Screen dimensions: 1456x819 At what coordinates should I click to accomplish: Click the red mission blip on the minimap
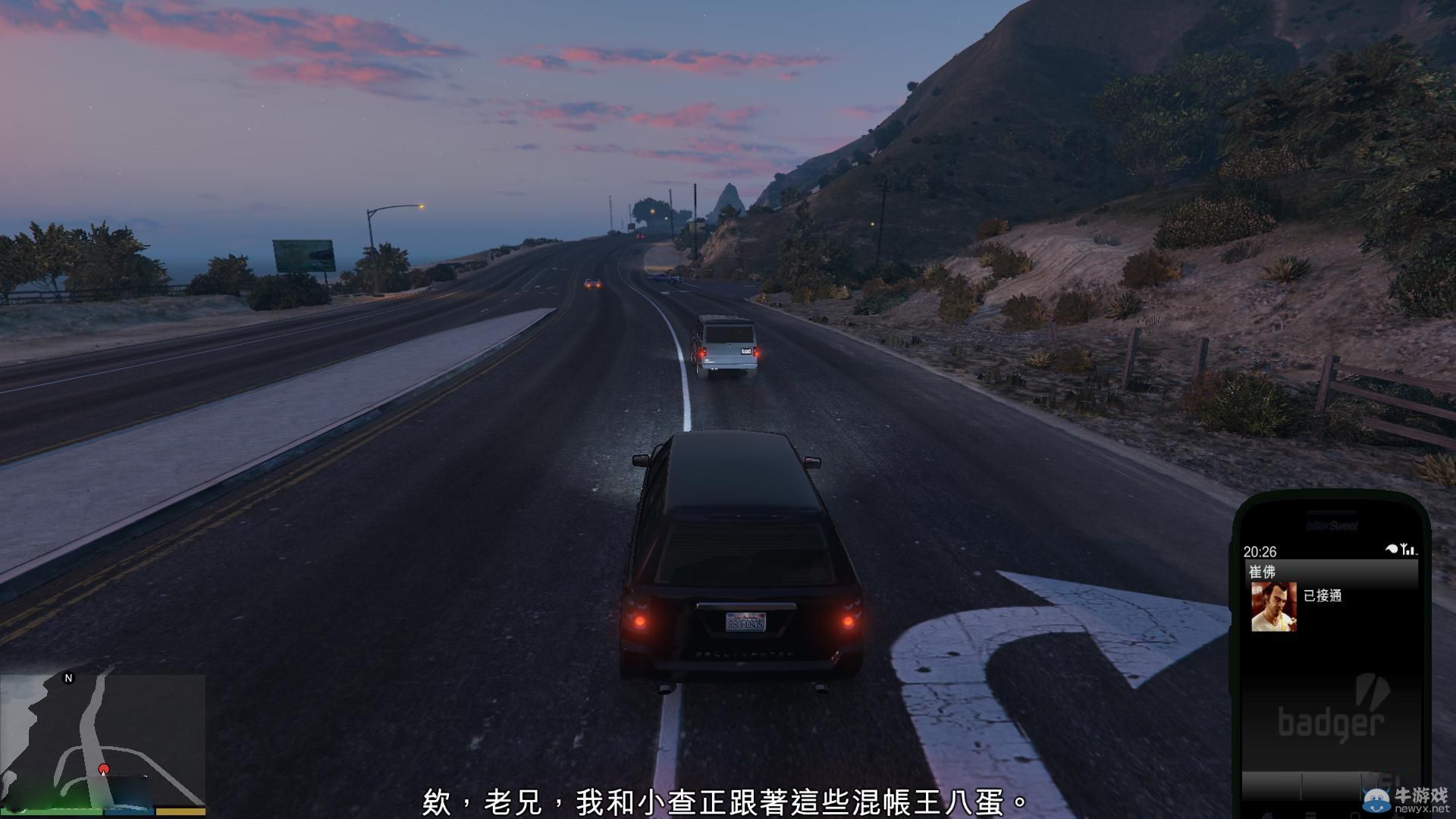[104, 768]
